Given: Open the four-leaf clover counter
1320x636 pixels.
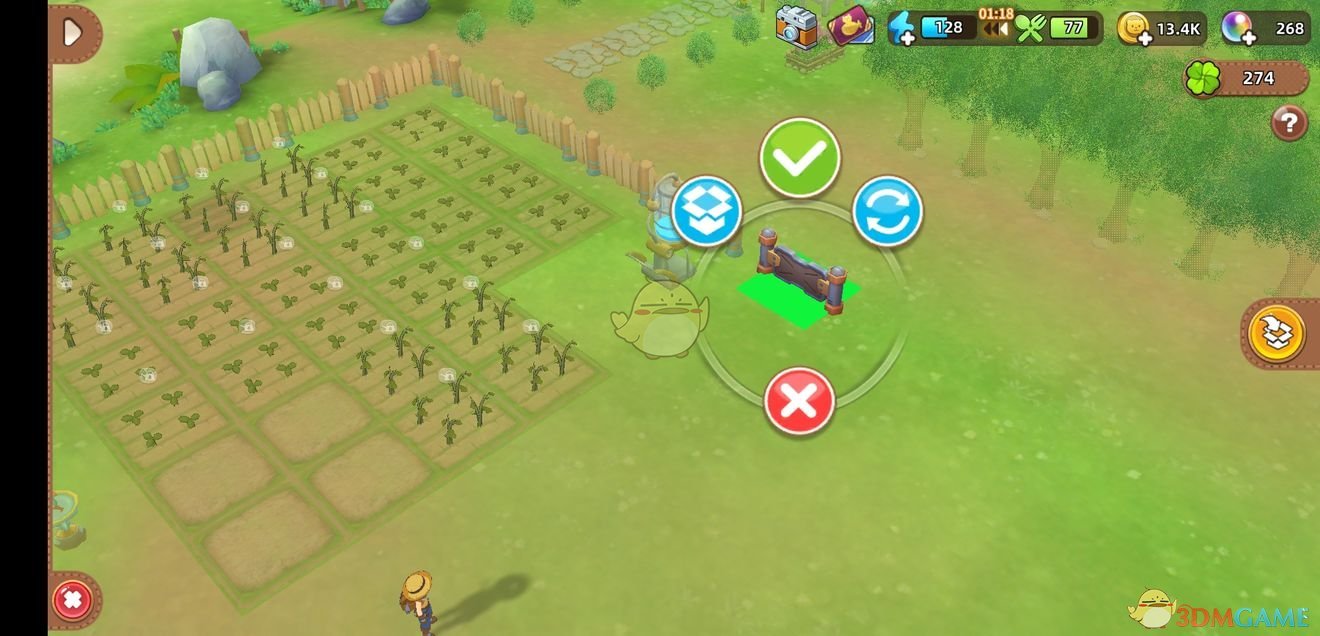Looking at the screenshot, I should (1203, 79).
